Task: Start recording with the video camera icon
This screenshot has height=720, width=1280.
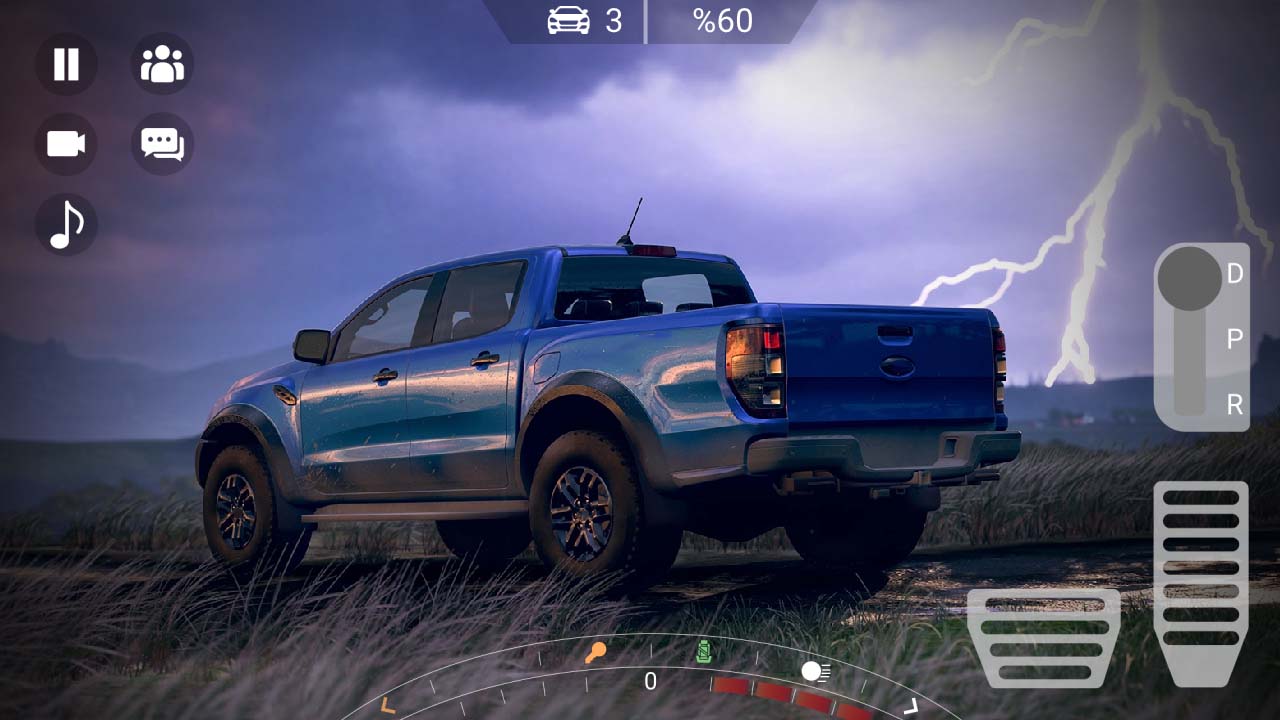Action: [x=65, y=143]
